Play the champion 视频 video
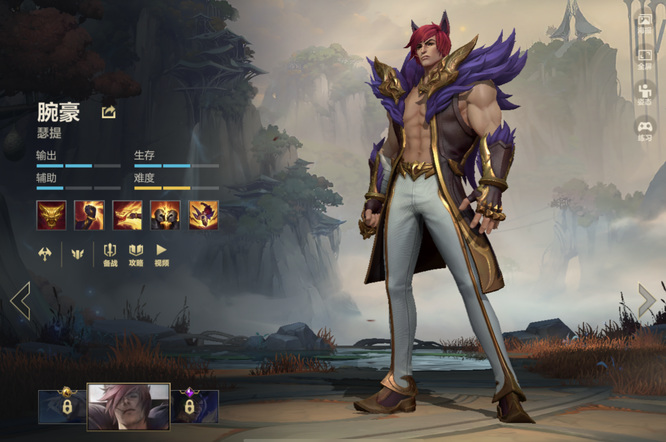Screen dimensions: 666x442 [x=161, y=254]
